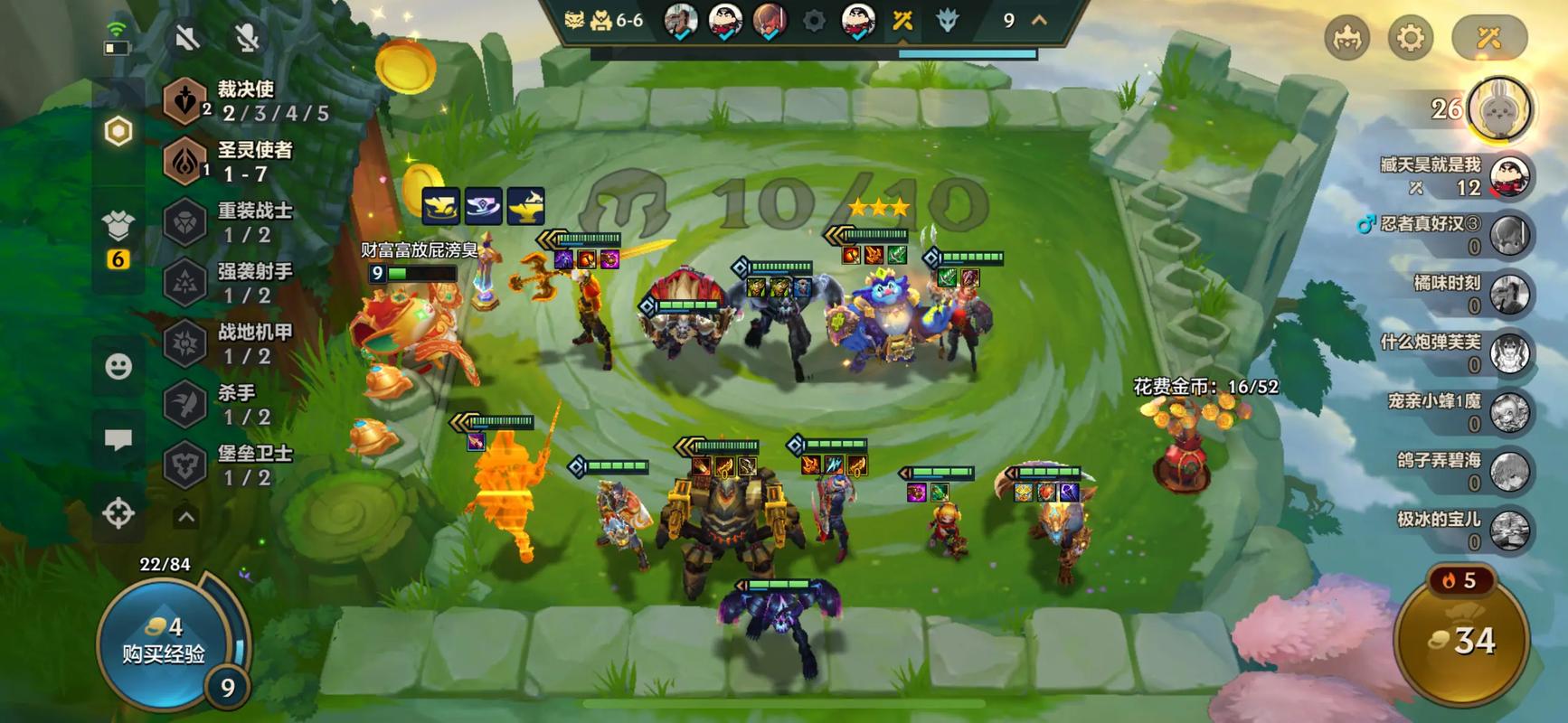Toggle the muted microphone icon

coord(247,37)
